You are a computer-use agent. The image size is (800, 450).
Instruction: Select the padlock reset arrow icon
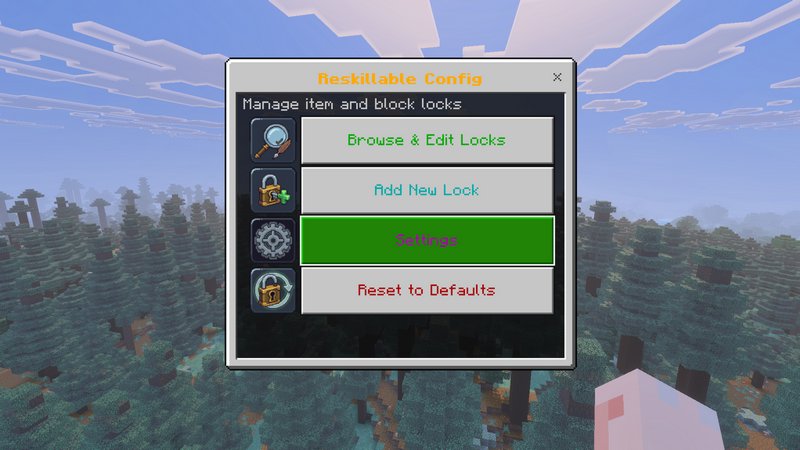pyautogui.click(x=273, y=290)
